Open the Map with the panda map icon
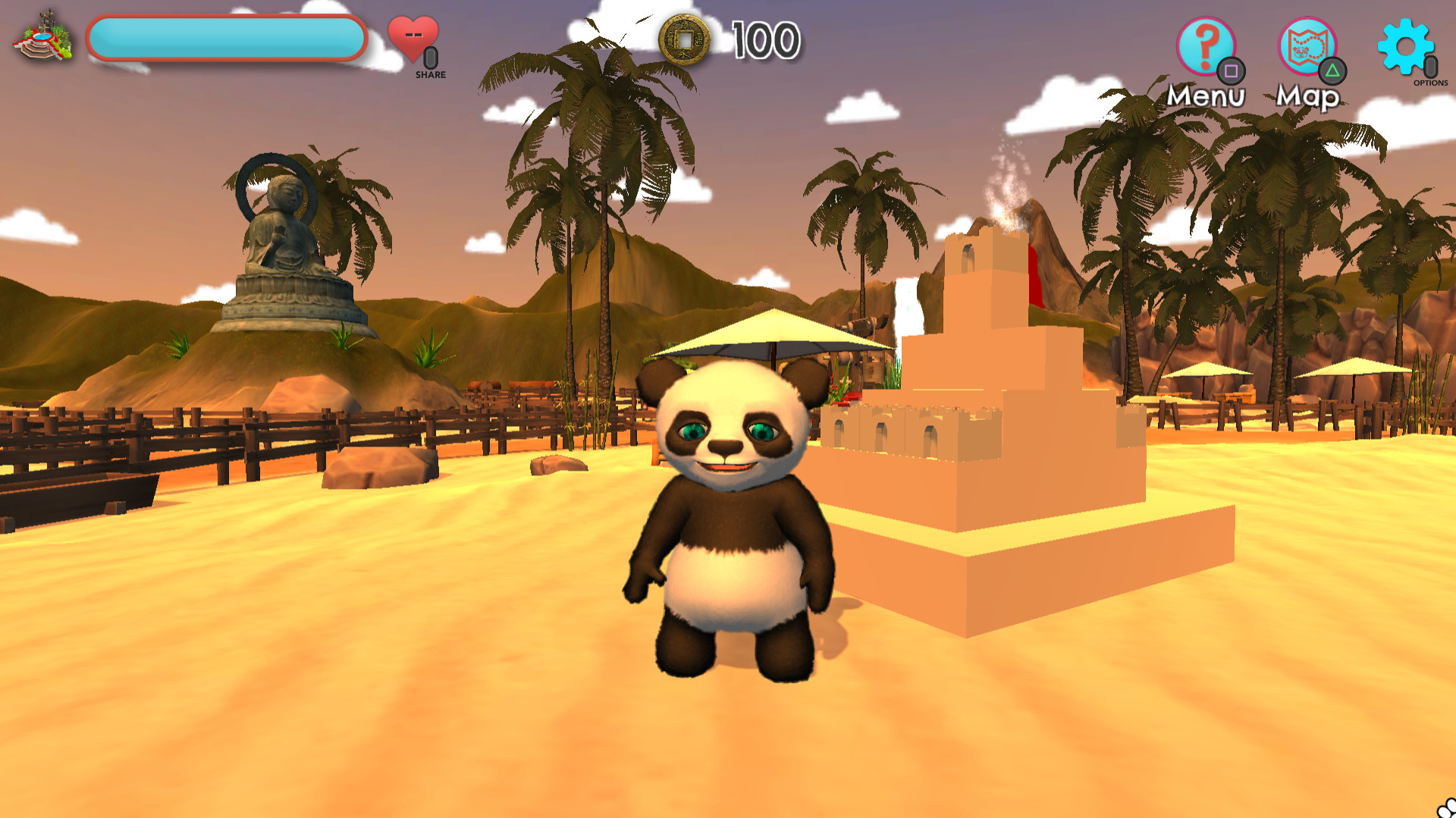 pyautogui.click(x=1306, y=47)
